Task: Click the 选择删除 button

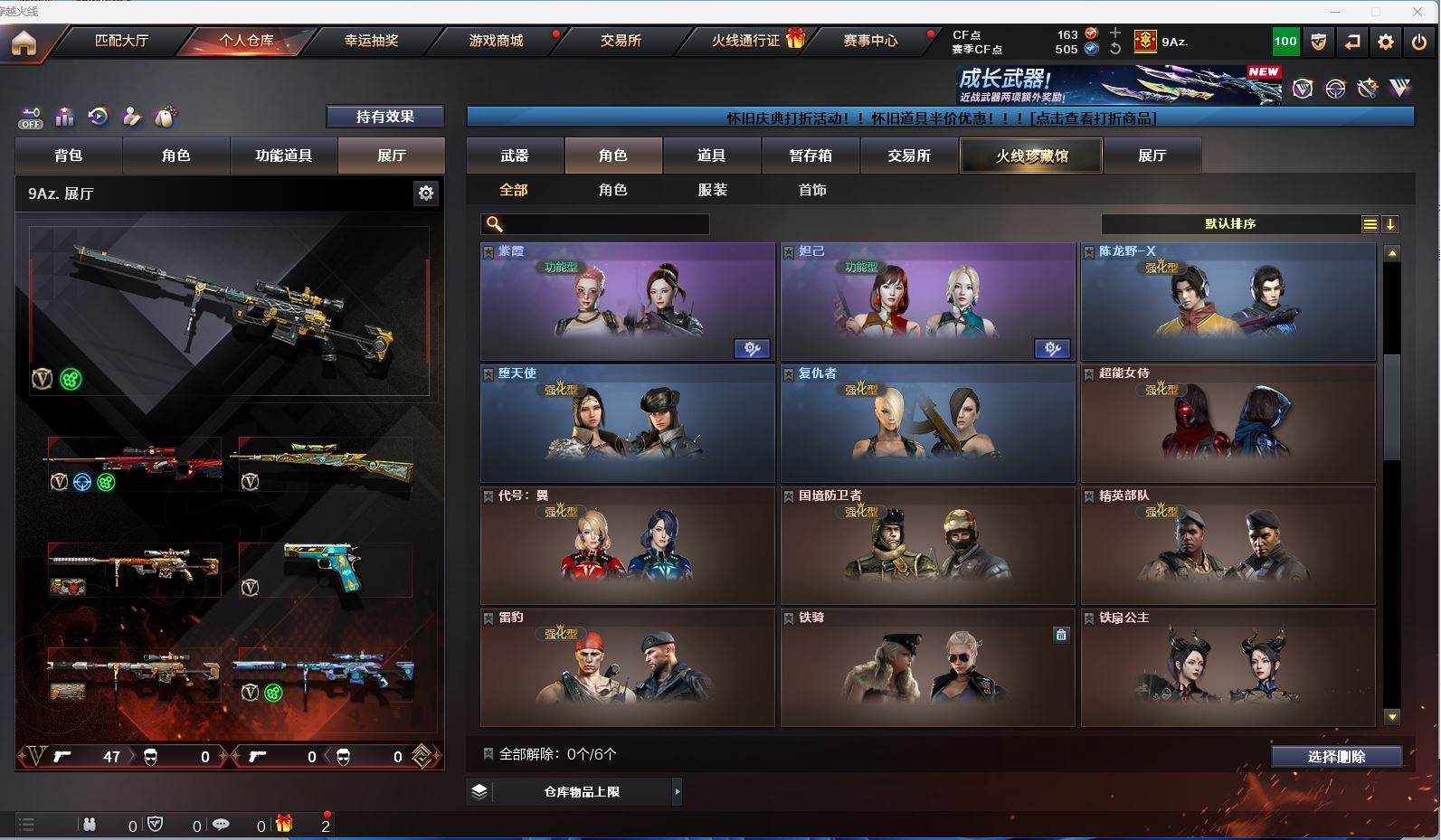Action: click(1336, 757)
